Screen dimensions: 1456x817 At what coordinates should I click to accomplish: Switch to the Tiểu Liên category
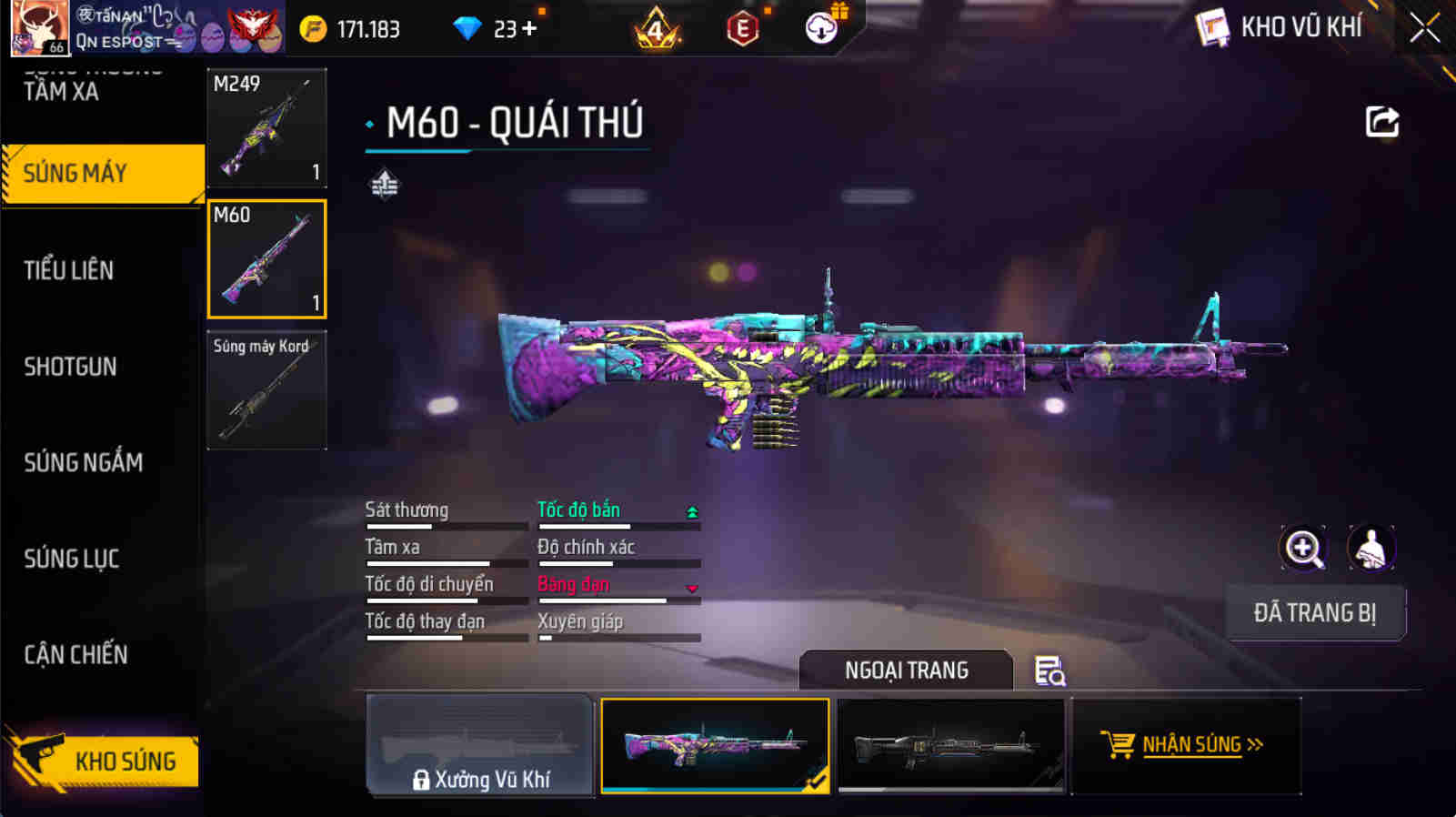pyautogui.click(x=69, y=270)
